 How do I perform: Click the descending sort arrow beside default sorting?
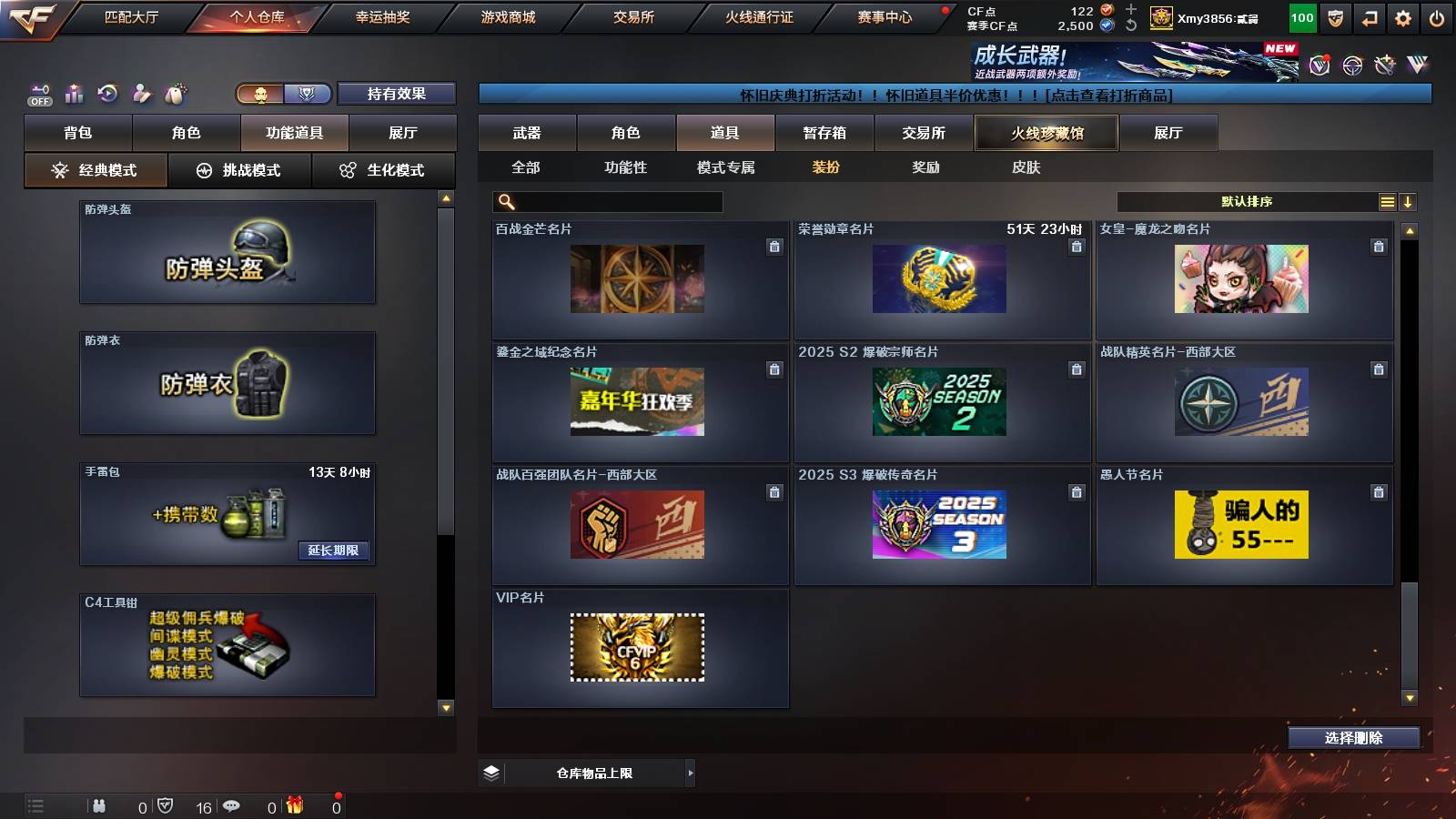pos(1409,201)
